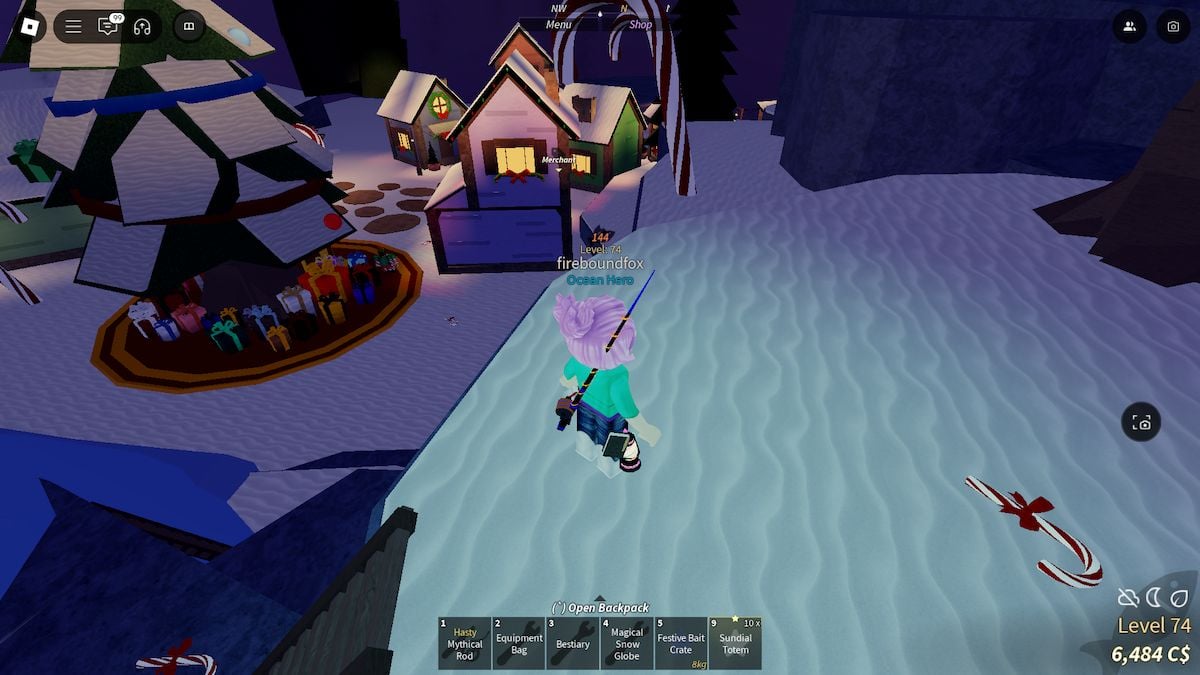Show the players list icon
The image size is (1200, 675).
[1130, 27]
